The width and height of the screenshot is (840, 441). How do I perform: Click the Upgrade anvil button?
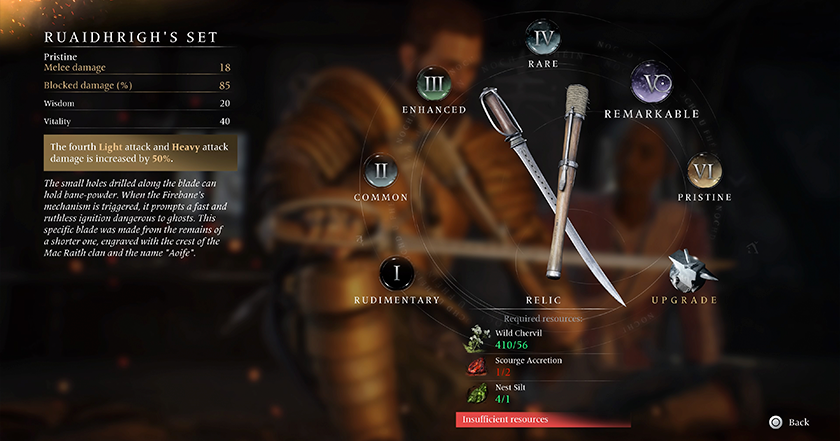[688, 272]
